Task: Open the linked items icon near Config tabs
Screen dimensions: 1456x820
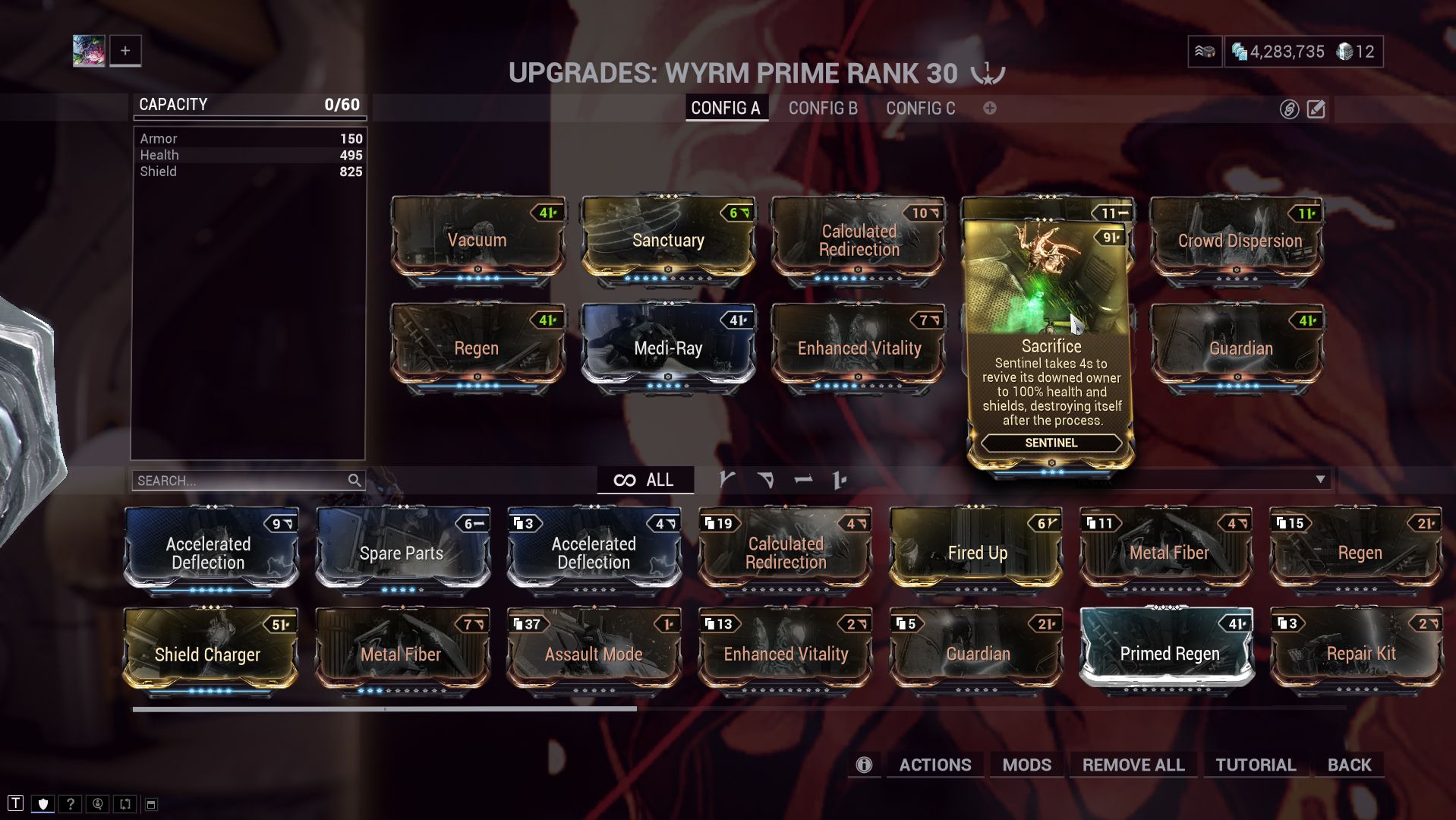Action: coord(1288,109)
